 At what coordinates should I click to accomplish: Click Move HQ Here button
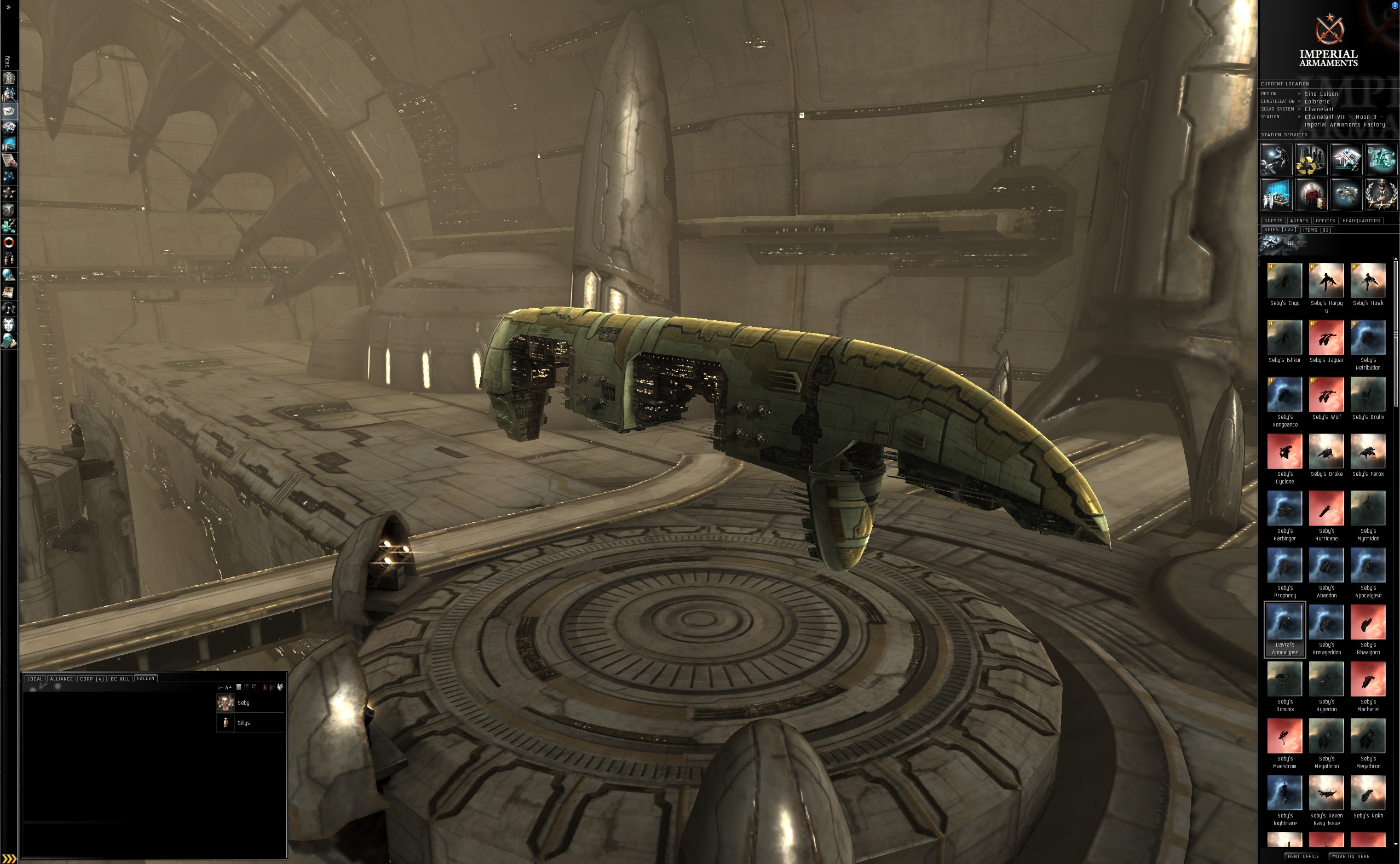(1350, 856)
